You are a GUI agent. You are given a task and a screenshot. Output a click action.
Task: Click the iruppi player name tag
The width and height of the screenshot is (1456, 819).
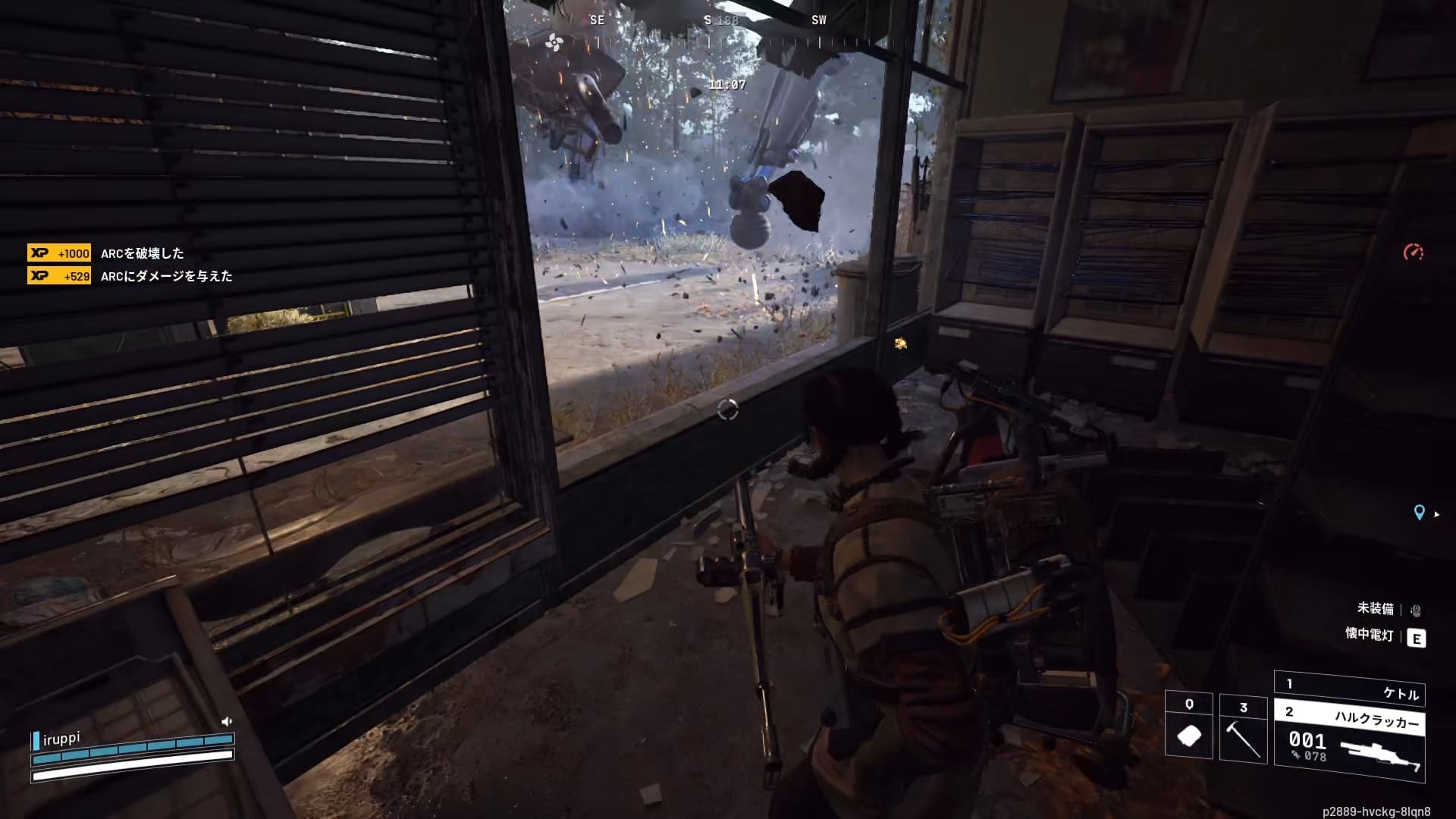(61, 739)
